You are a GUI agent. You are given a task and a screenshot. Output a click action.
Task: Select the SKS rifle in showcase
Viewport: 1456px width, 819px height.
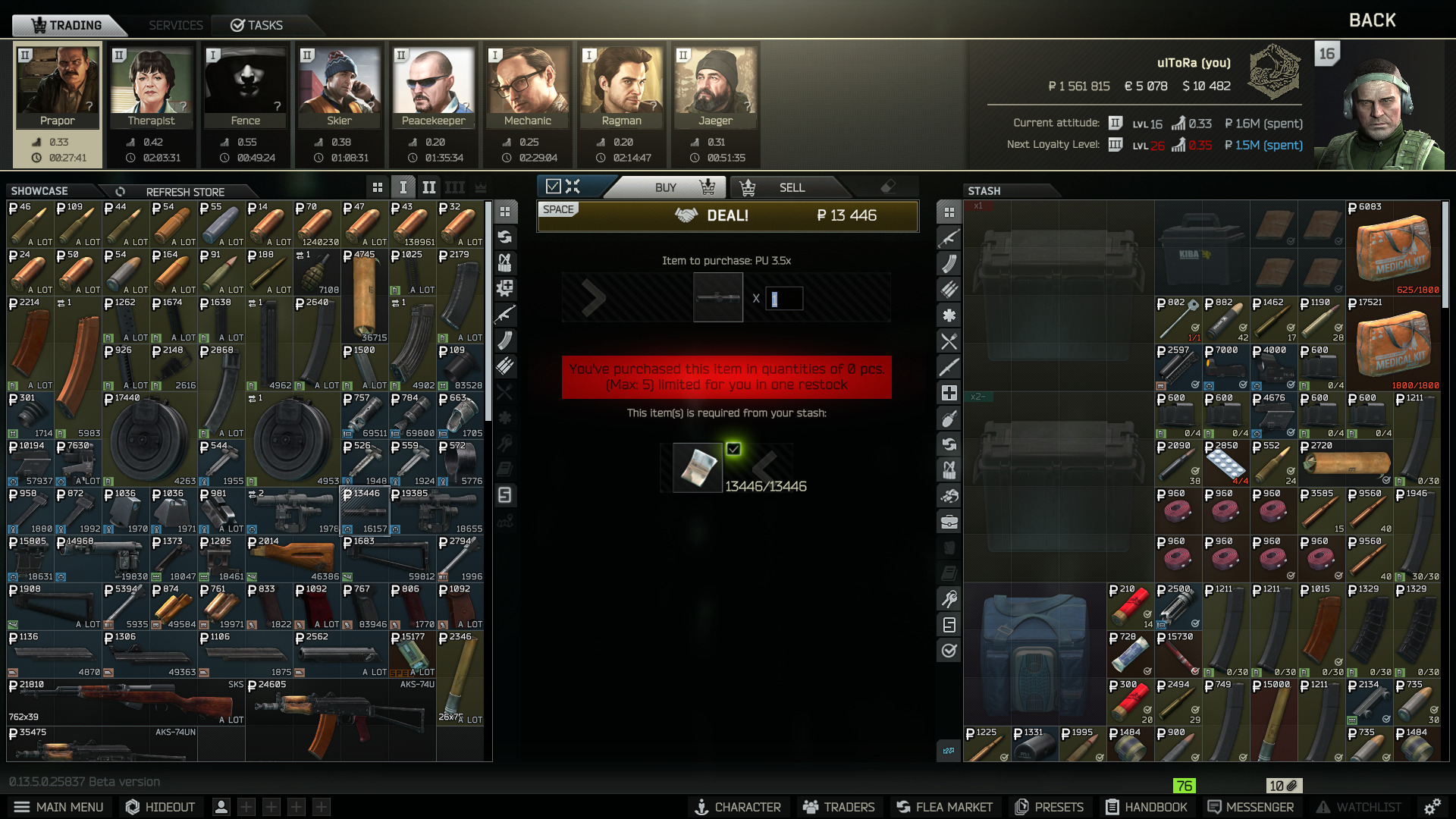[125, 702]
